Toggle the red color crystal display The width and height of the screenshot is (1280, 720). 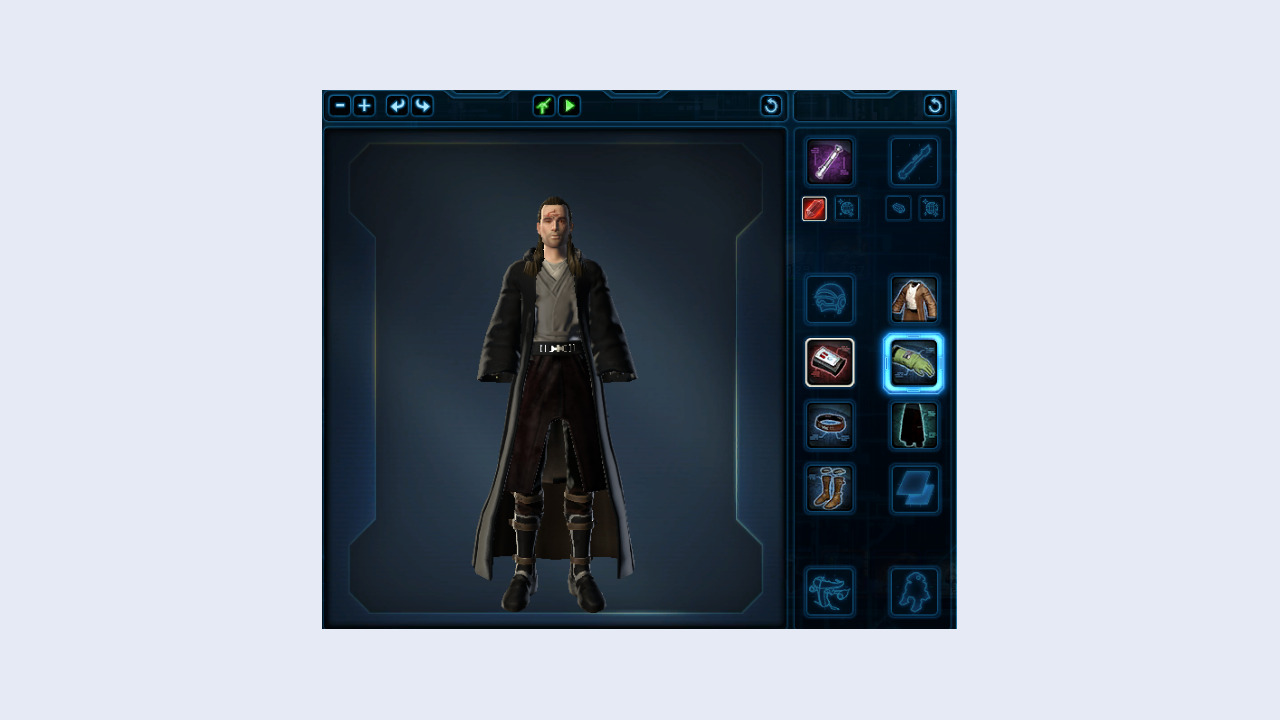[814, 208]
